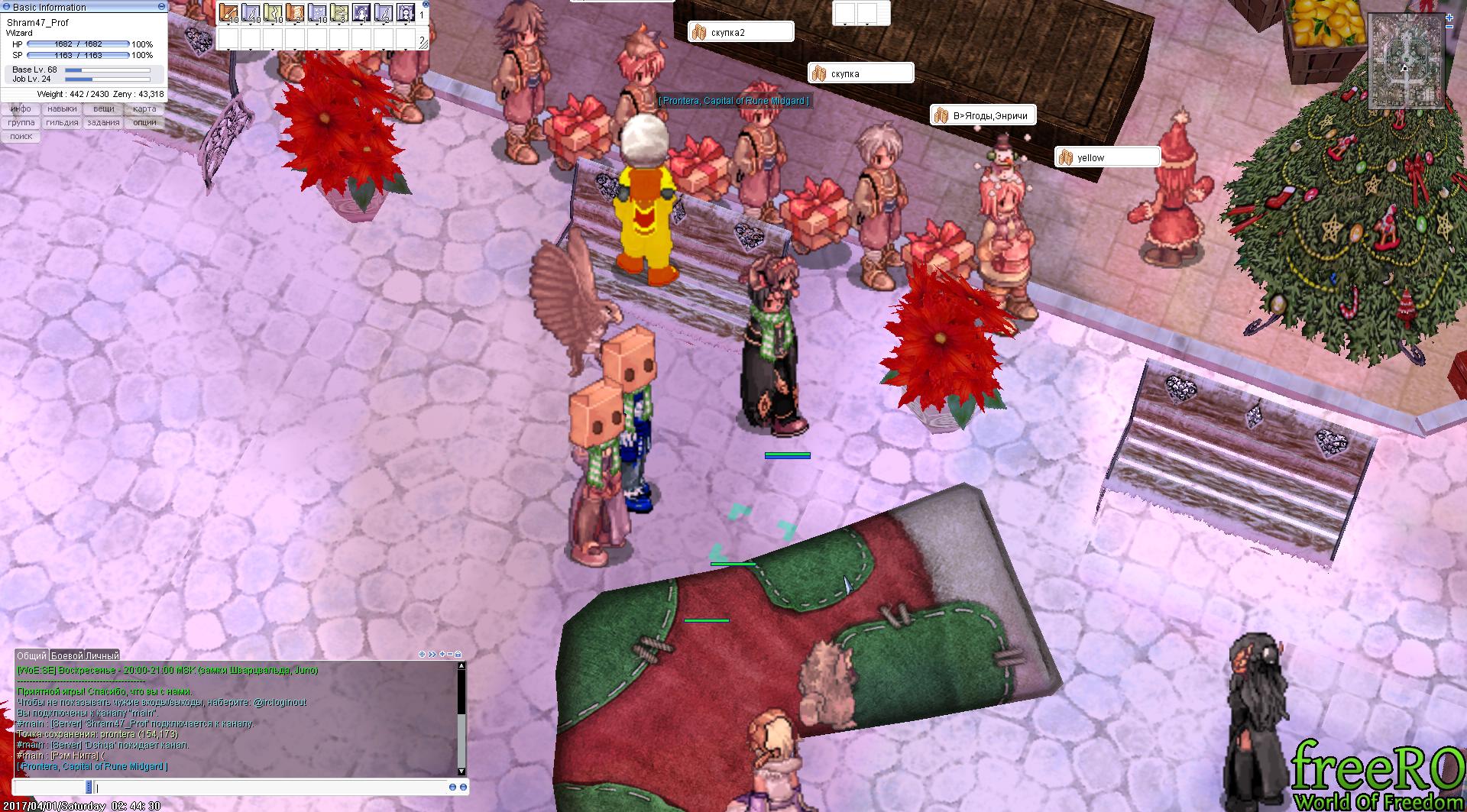
Task: Open the yellow buying shop sign
Action: pyautogui.click(x=1107, y=158)
